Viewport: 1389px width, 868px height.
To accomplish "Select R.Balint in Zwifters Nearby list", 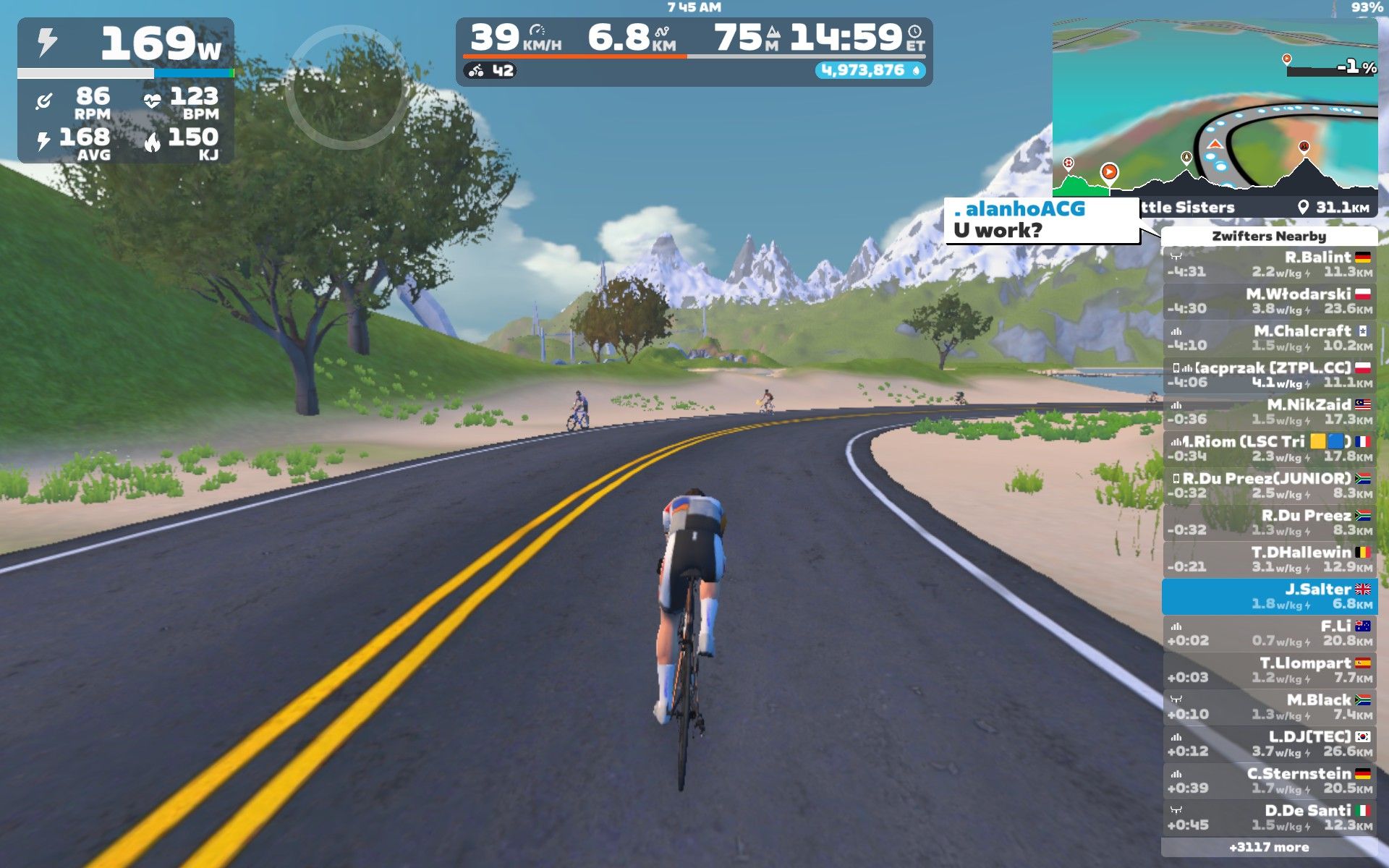I will point(1270,265).
